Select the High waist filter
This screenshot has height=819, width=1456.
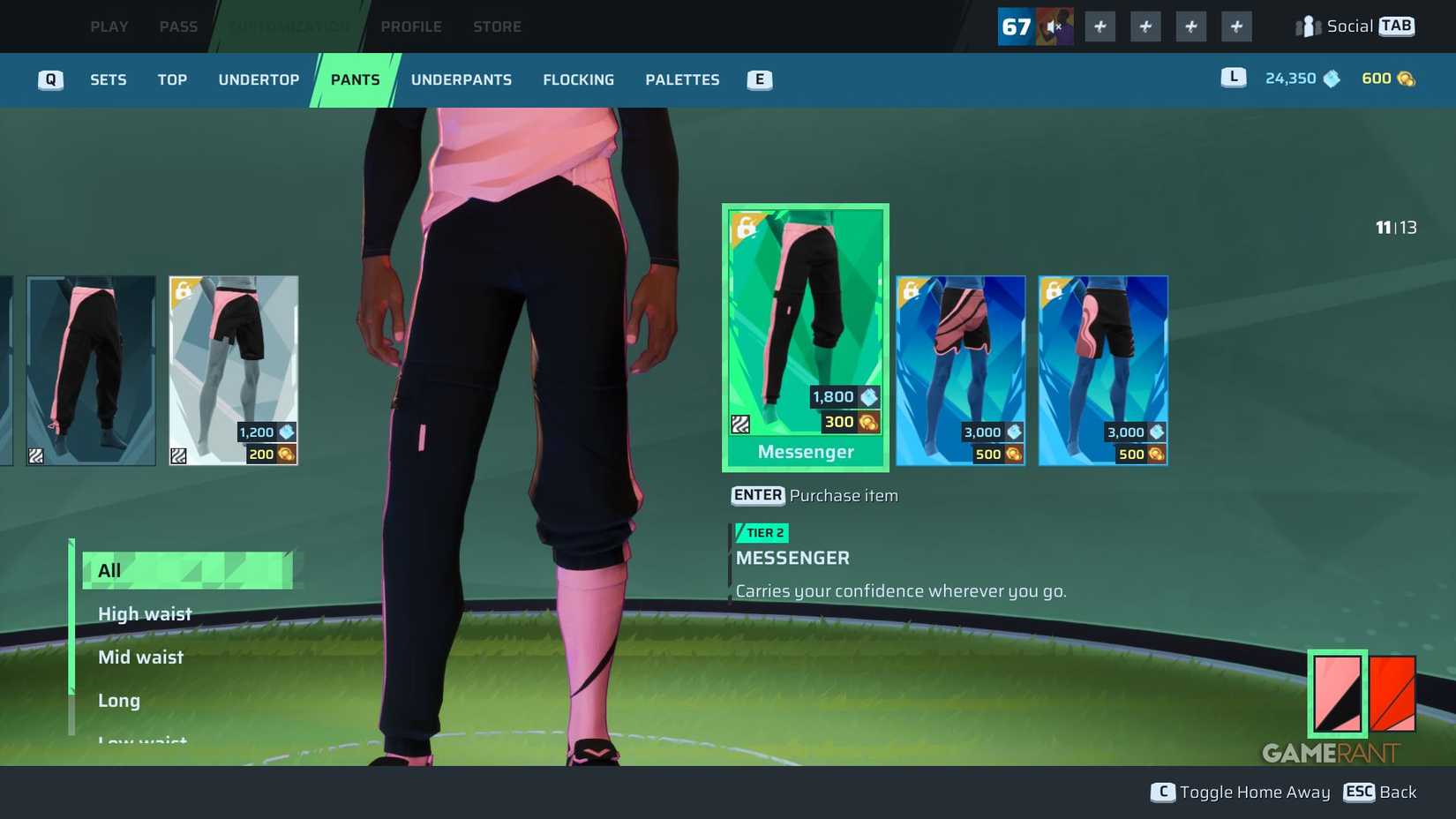tap(145, 613)
